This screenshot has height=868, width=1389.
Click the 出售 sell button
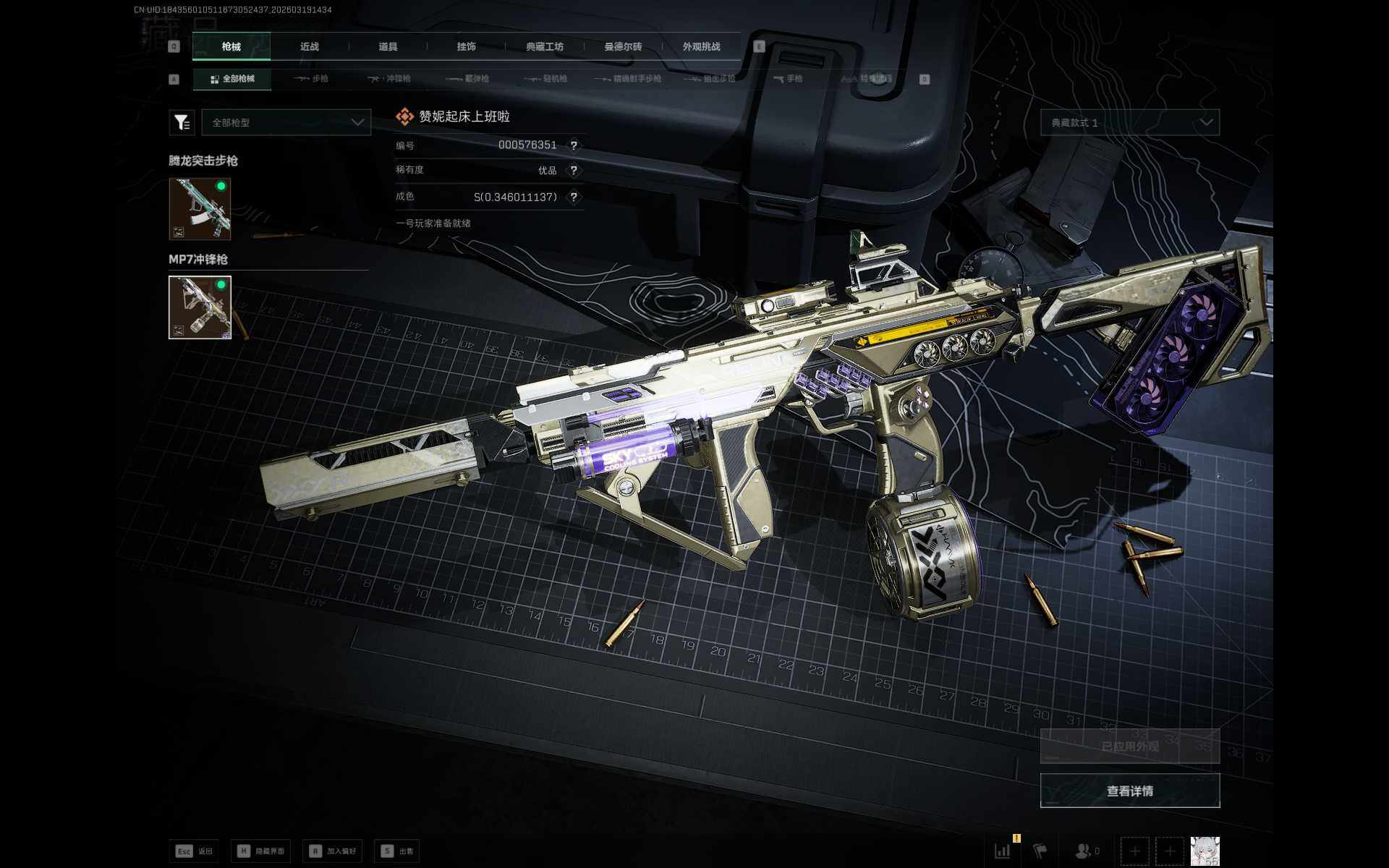tap(397, 851)
